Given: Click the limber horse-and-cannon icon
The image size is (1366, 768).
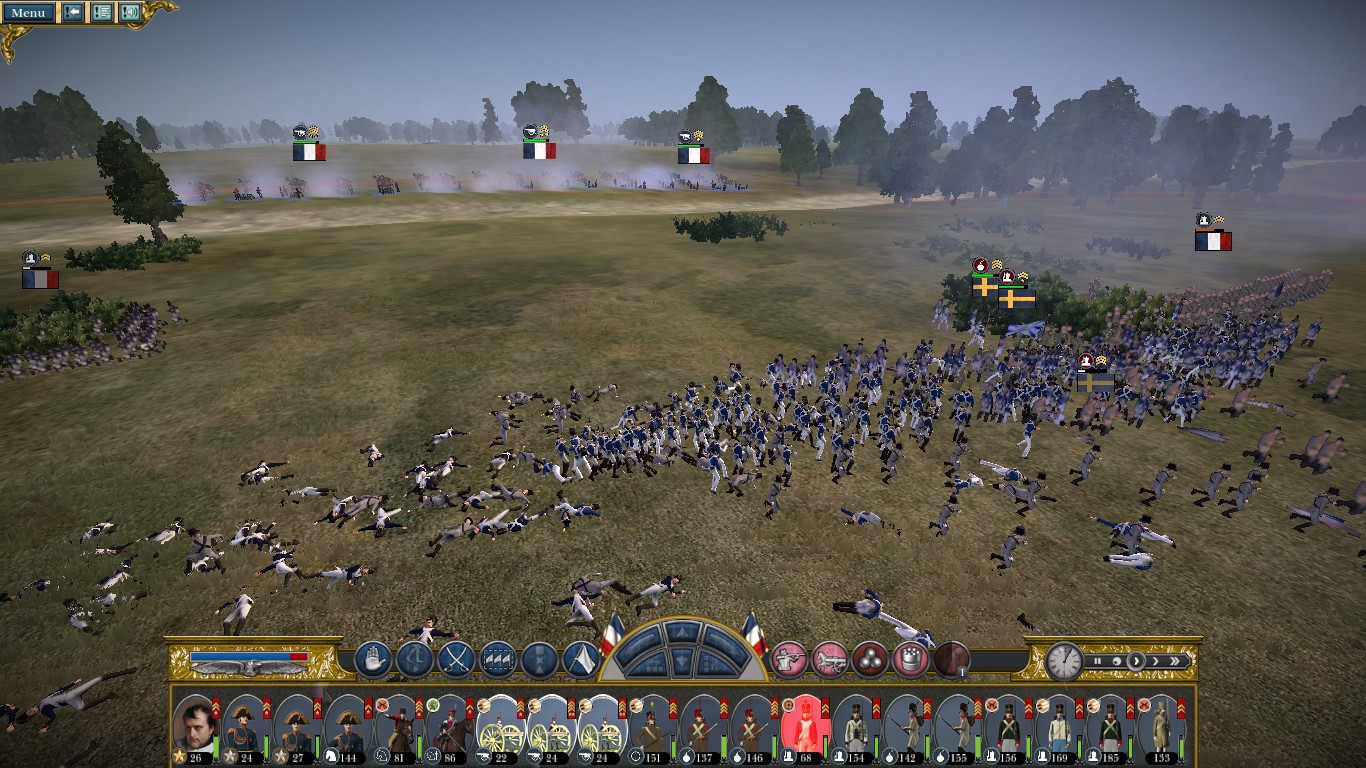Looking at the screenshot, I should click(829, 660).
